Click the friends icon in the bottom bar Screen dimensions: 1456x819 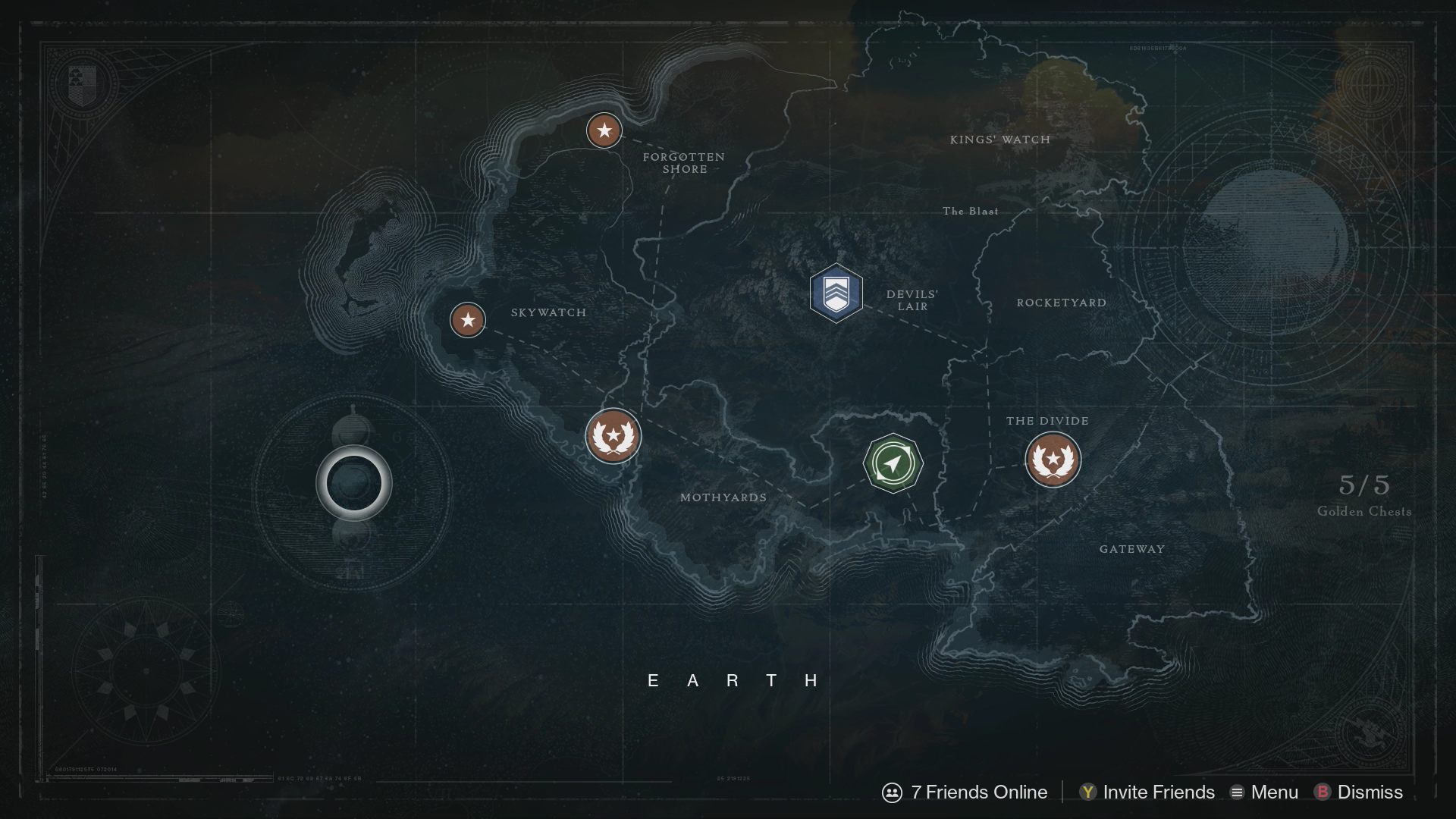click(891, 792)
